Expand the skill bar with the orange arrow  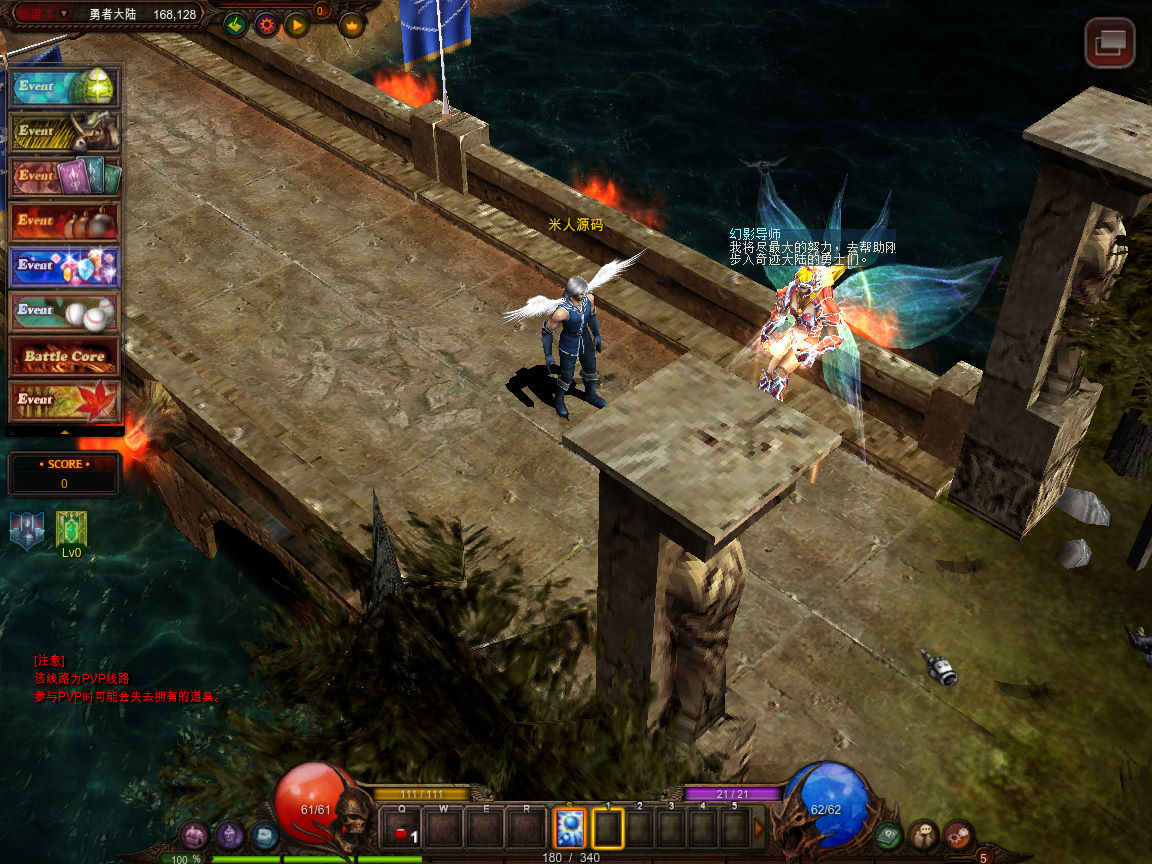click(x=759, y=828)
